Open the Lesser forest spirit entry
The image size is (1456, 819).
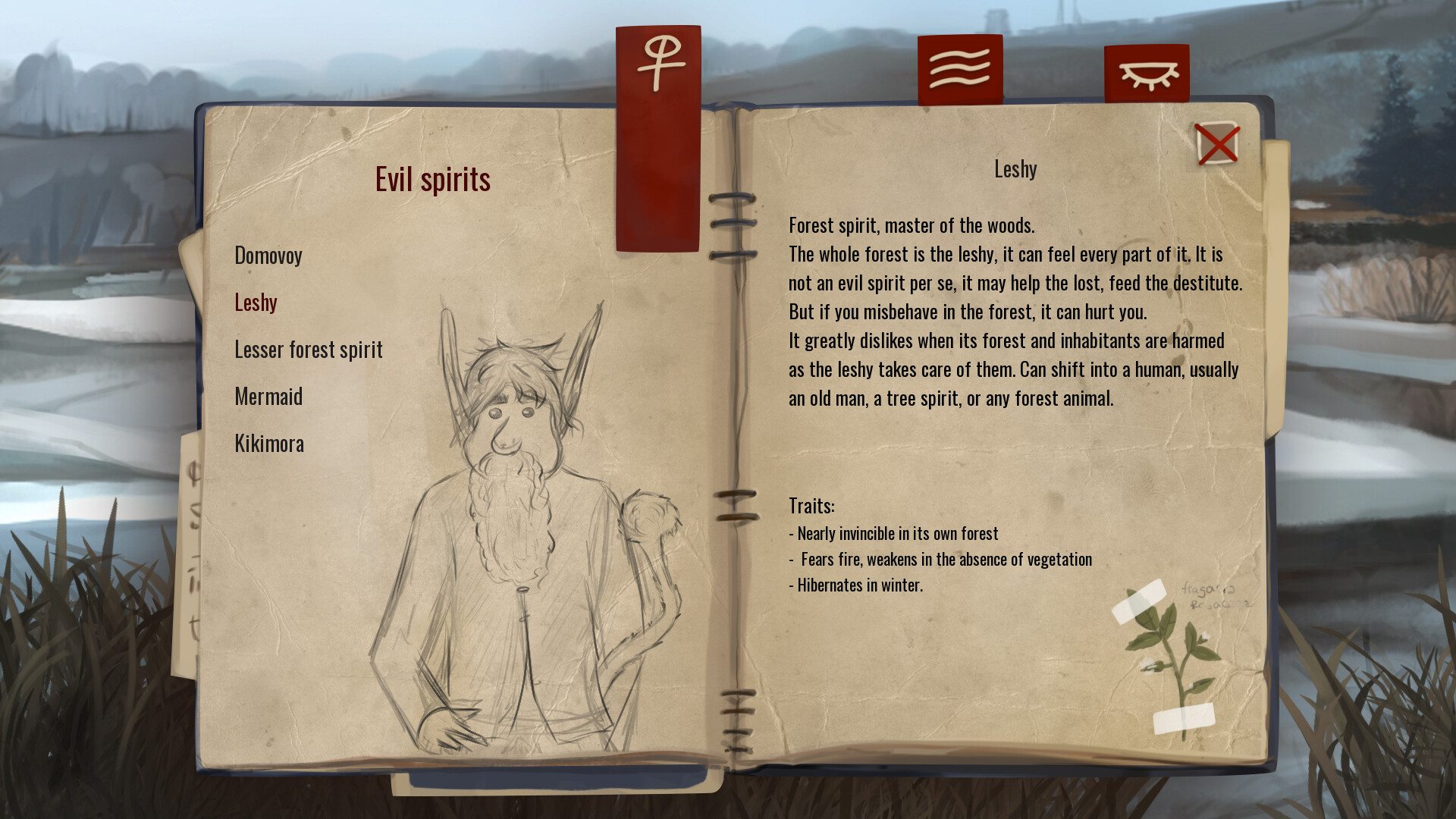[309, 350]
